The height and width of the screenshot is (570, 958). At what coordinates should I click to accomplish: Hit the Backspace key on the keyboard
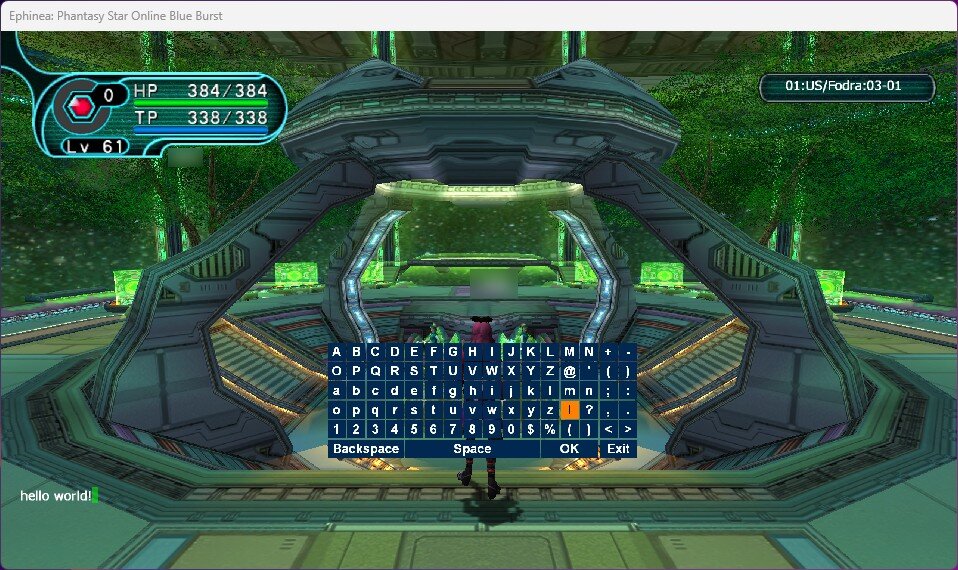click(x=366, y=449)
